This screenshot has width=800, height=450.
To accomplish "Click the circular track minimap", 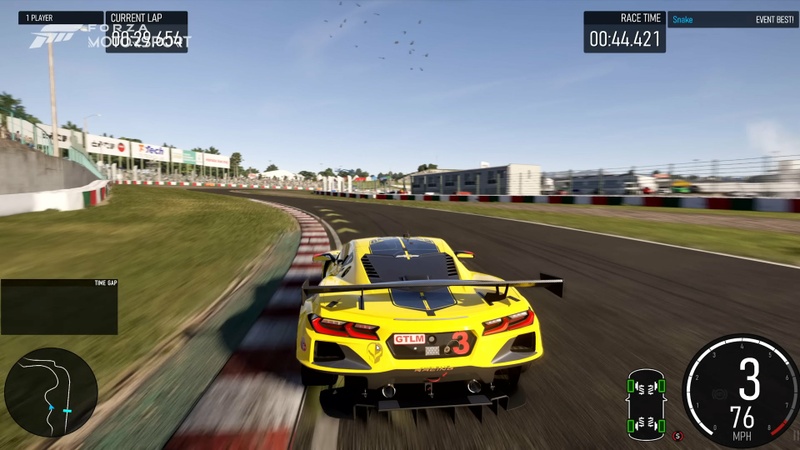I will [x=50, y=391].
